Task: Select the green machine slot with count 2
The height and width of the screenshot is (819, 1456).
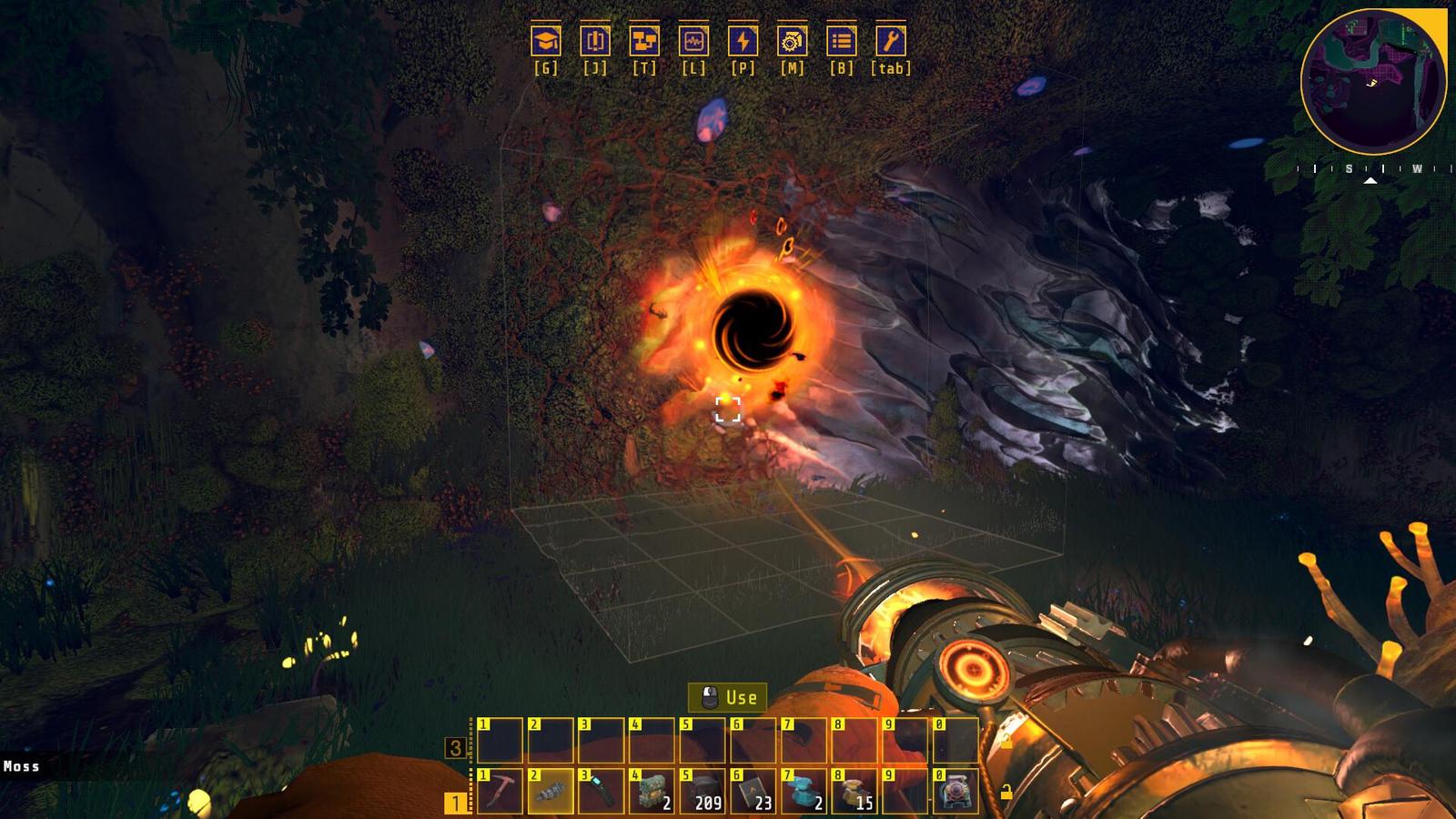Action: tap(652, 791)
